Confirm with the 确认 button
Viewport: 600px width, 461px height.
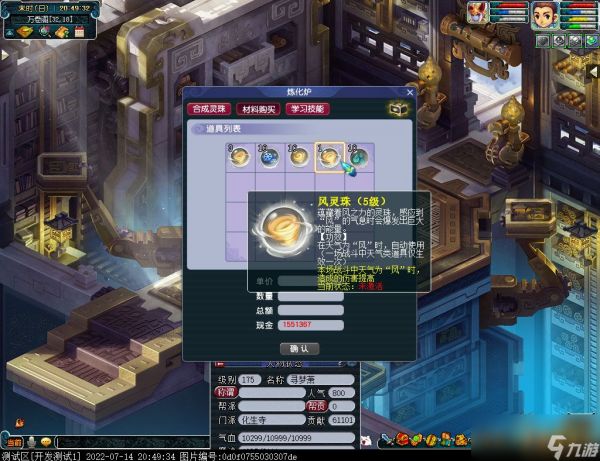click(x=298, y=348)
